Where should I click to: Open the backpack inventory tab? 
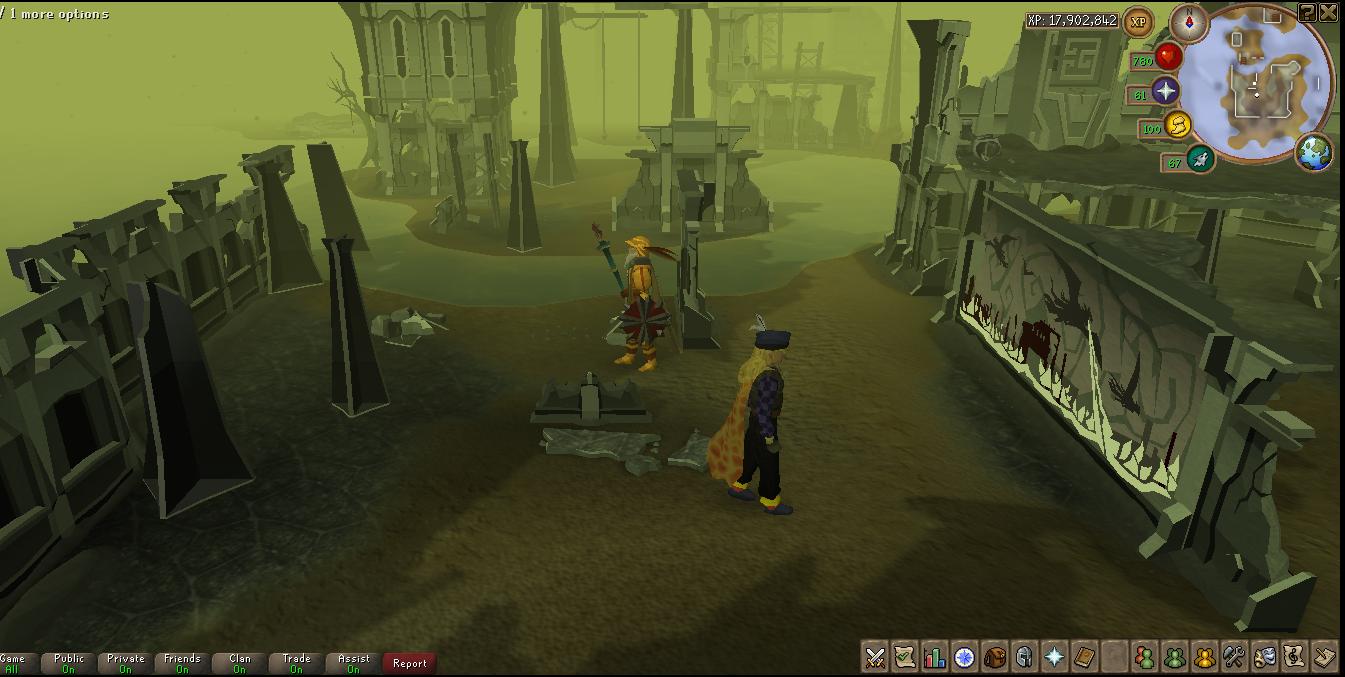[995, 657]
